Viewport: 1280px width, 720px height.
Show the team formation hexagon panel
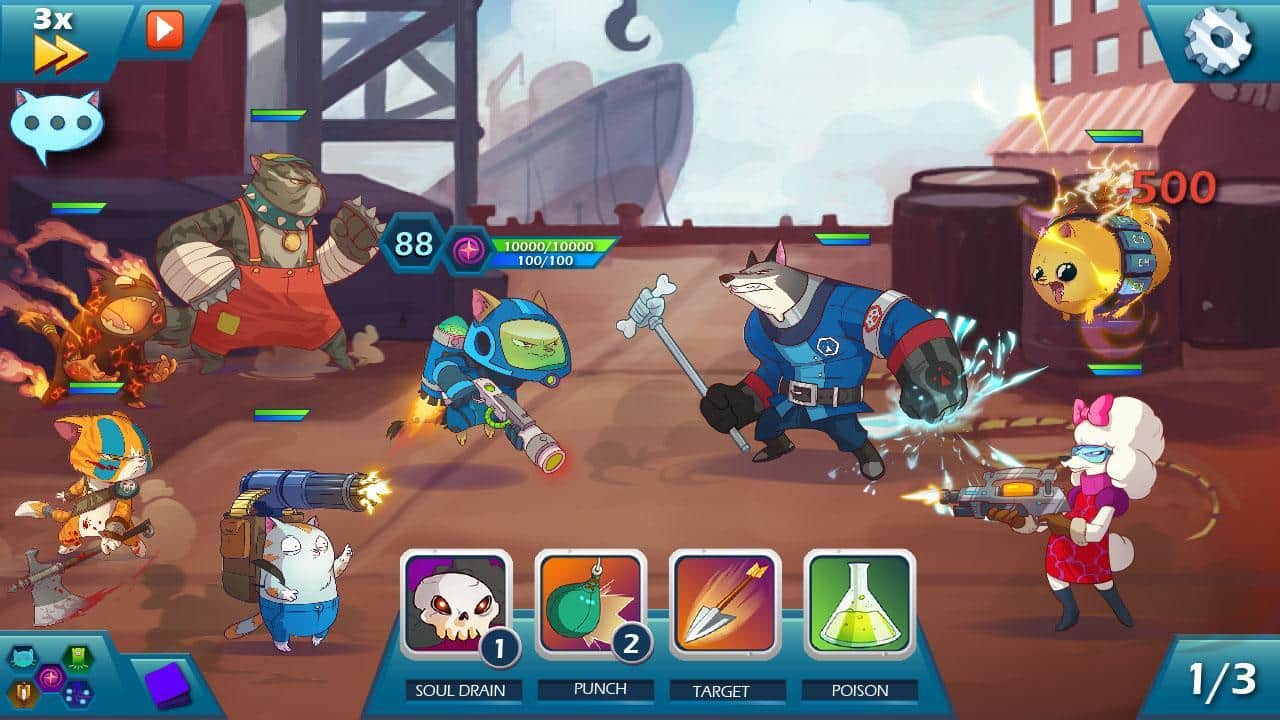click(50, 676)
